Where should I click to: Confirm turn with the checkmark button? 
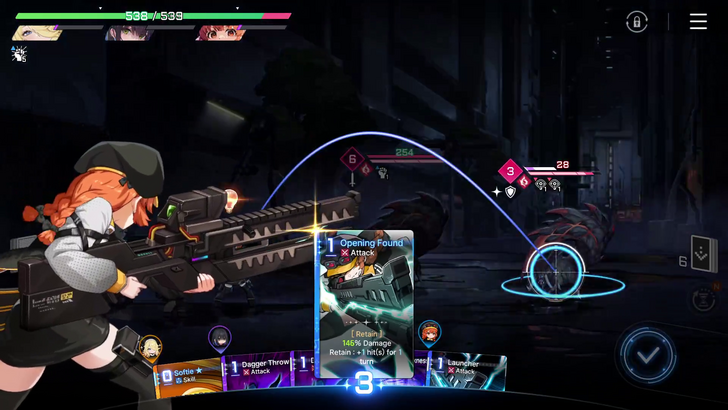[647, 354]
